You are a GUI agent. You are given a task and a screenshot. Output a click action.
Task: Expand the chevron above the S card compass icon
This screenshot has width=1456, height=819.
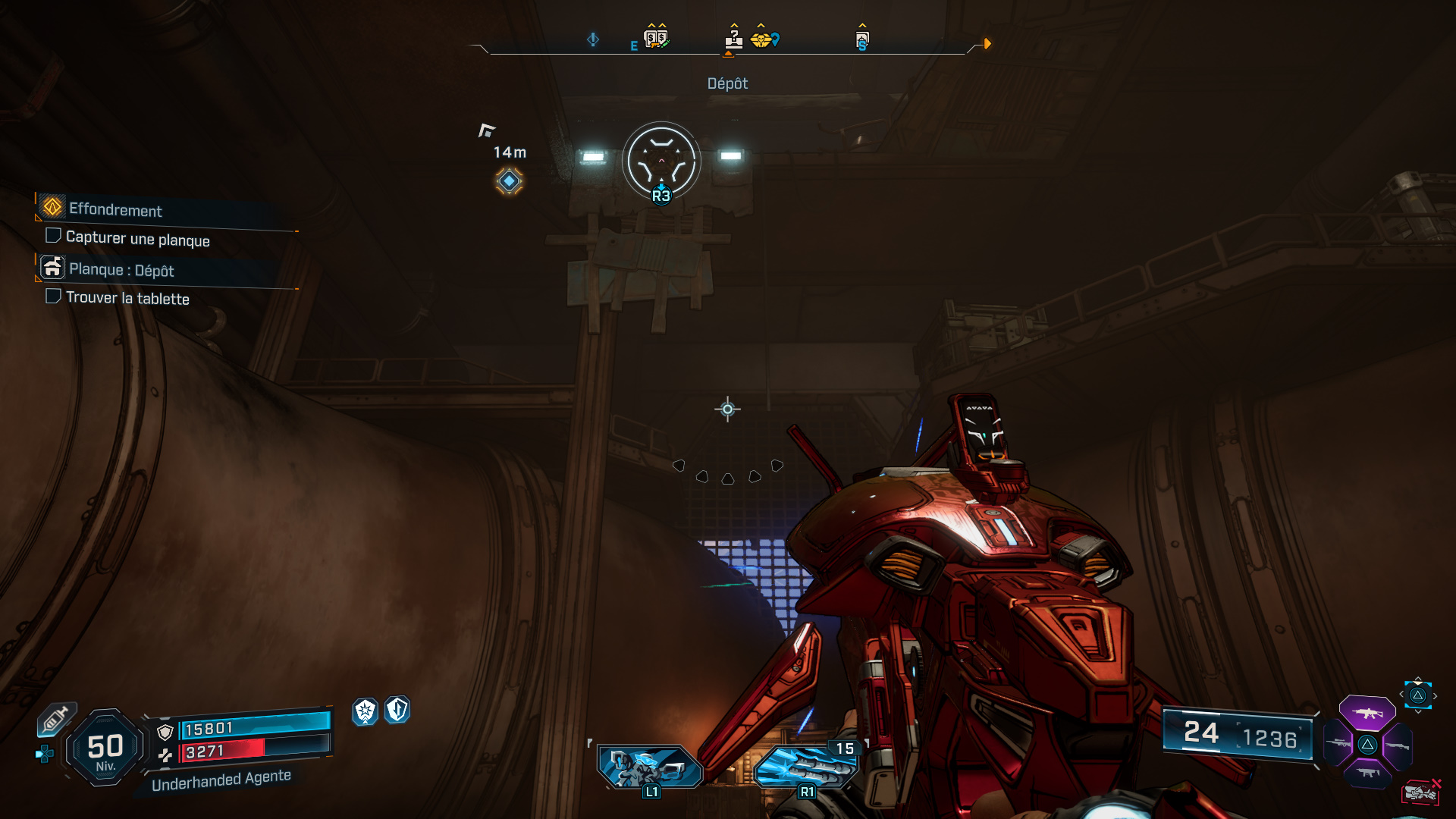coord(863,25)
